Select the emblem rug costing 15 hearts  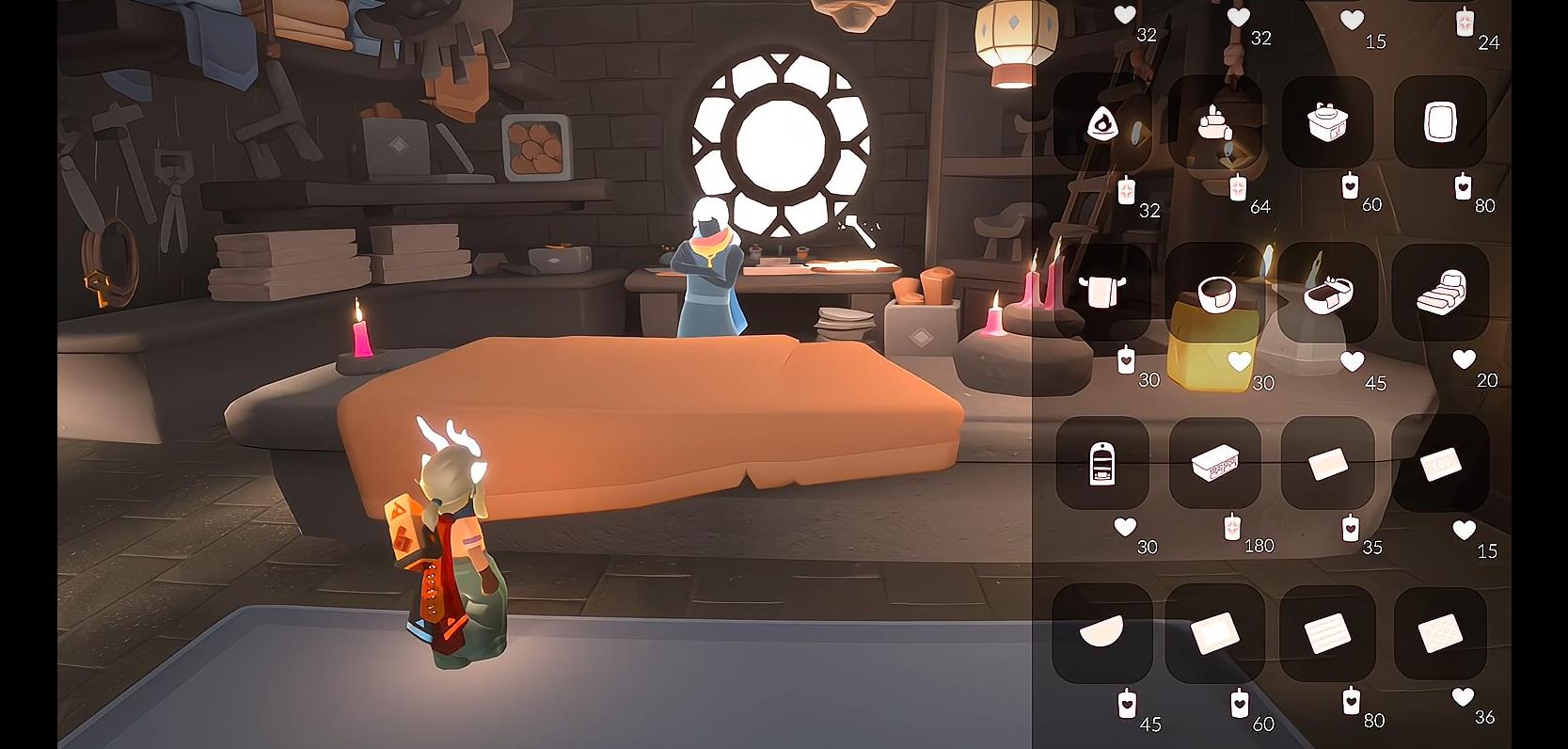tap(1440, 463)
